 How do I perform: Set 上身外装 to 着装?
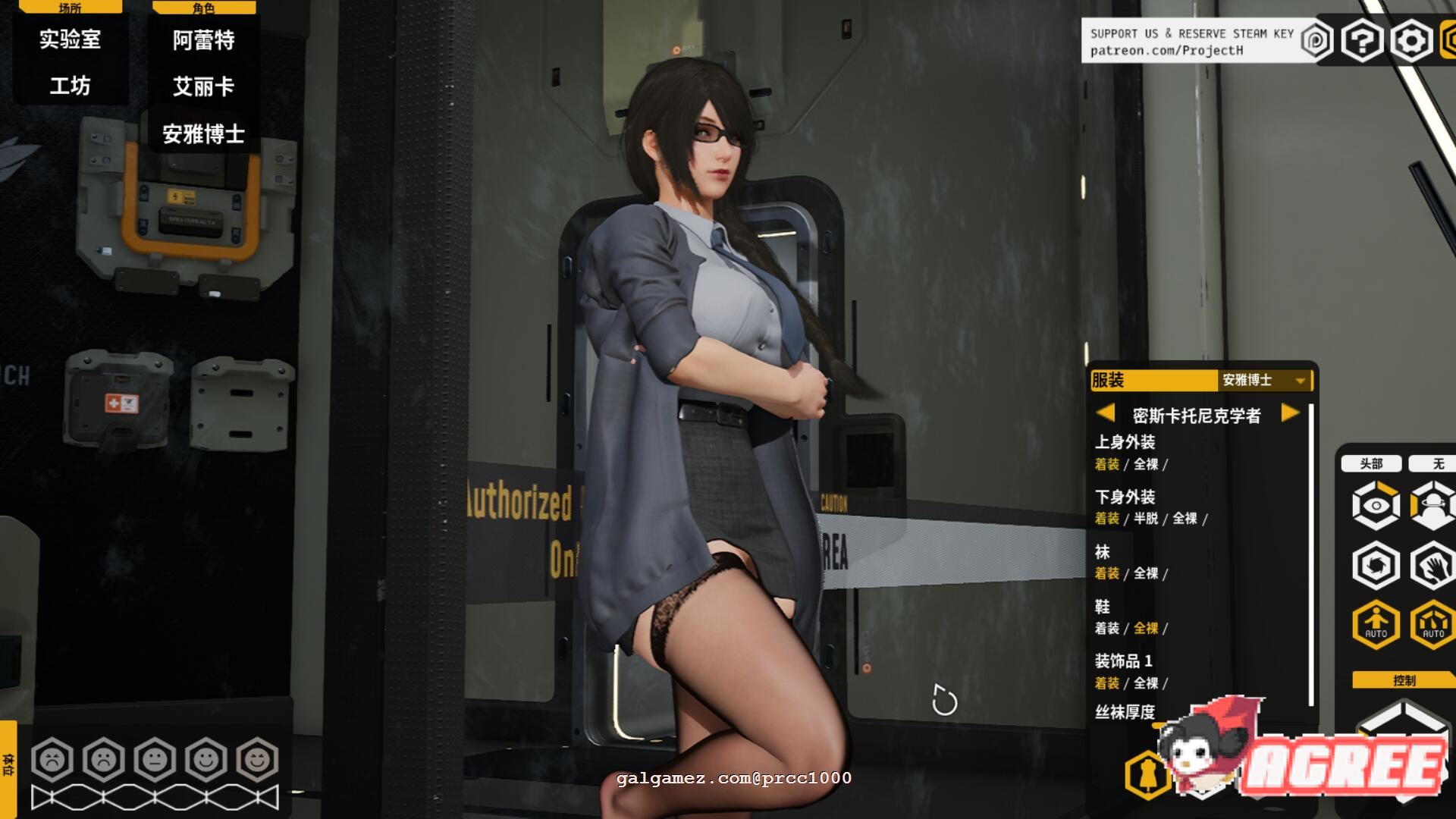[x=1106, y=464]
